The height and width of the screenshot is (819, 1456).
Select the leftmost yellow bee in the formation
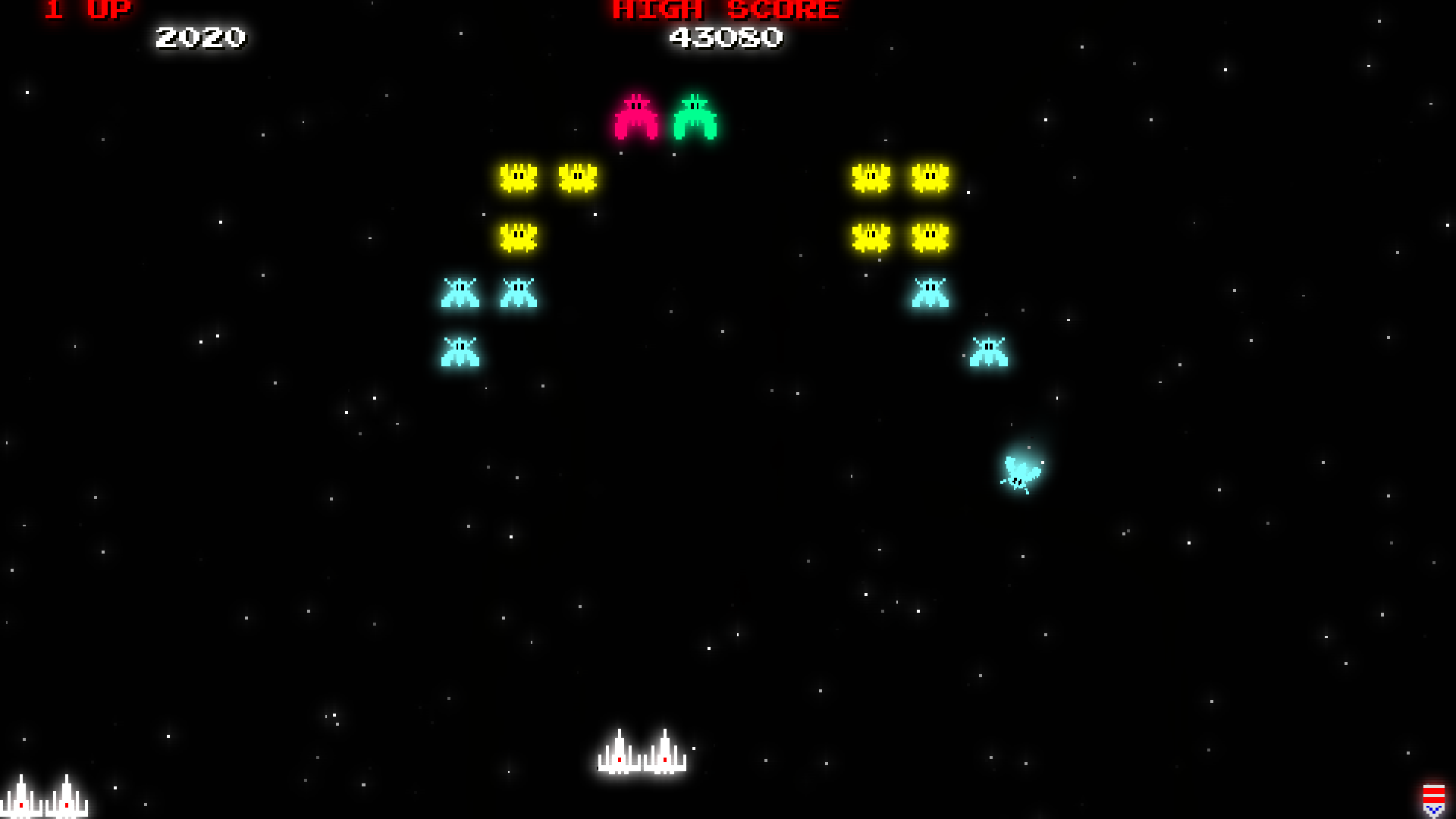(518, 176)
